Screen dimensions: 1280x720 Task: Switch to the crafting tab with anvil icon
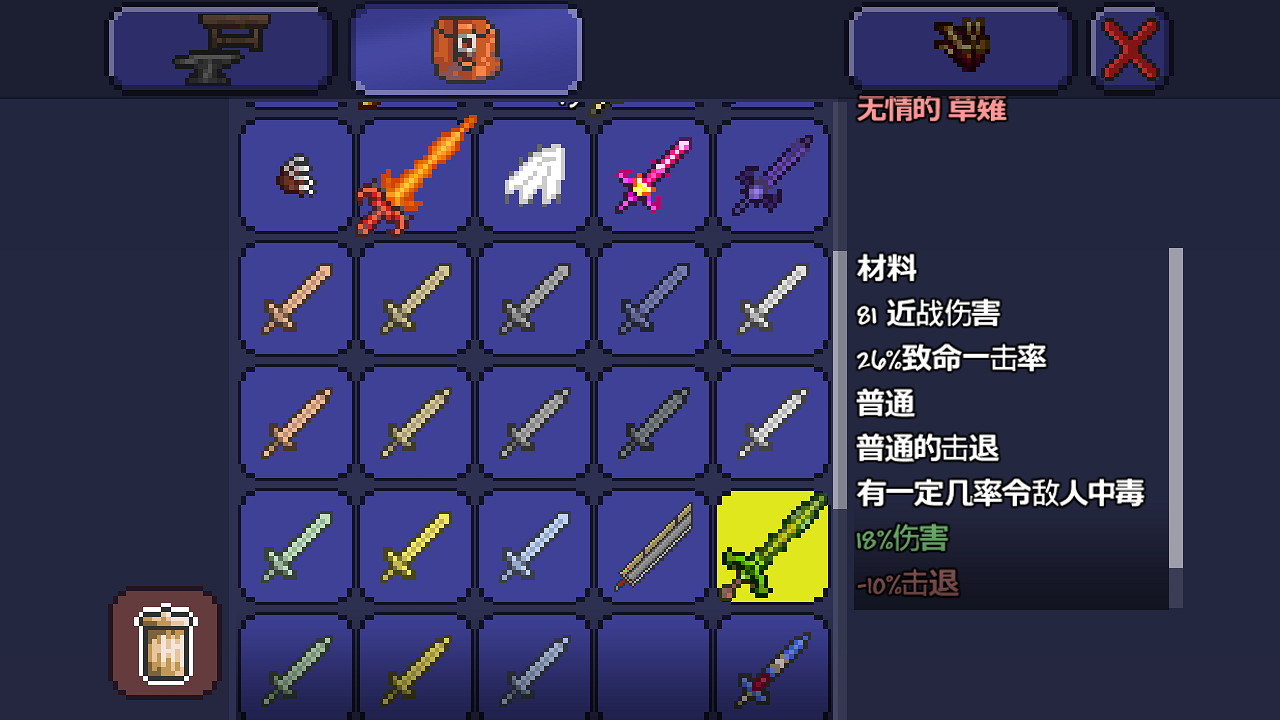(221, 47)
